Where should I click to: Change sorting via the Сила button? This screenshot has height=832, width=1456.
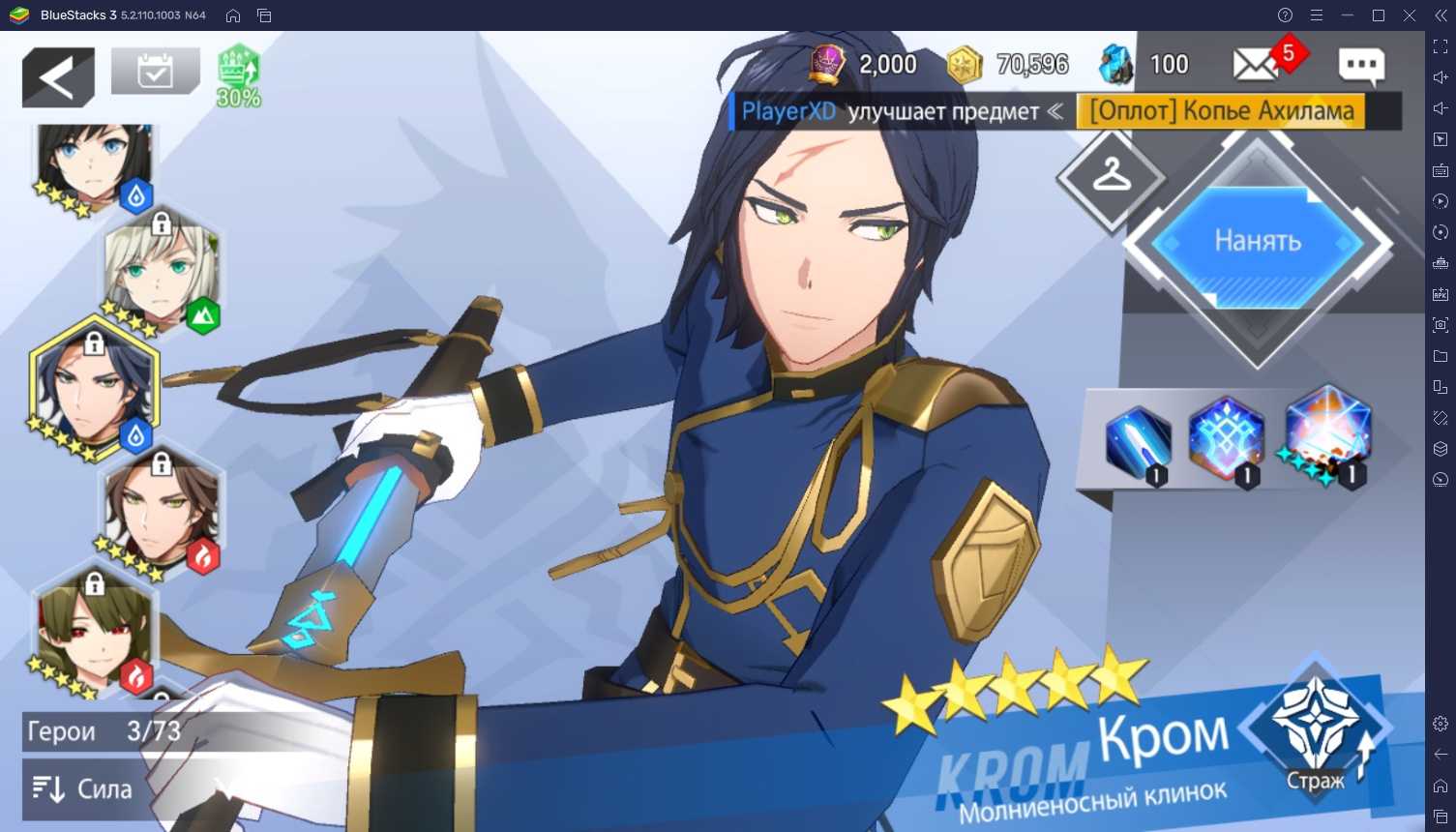(x=82, y=789)
